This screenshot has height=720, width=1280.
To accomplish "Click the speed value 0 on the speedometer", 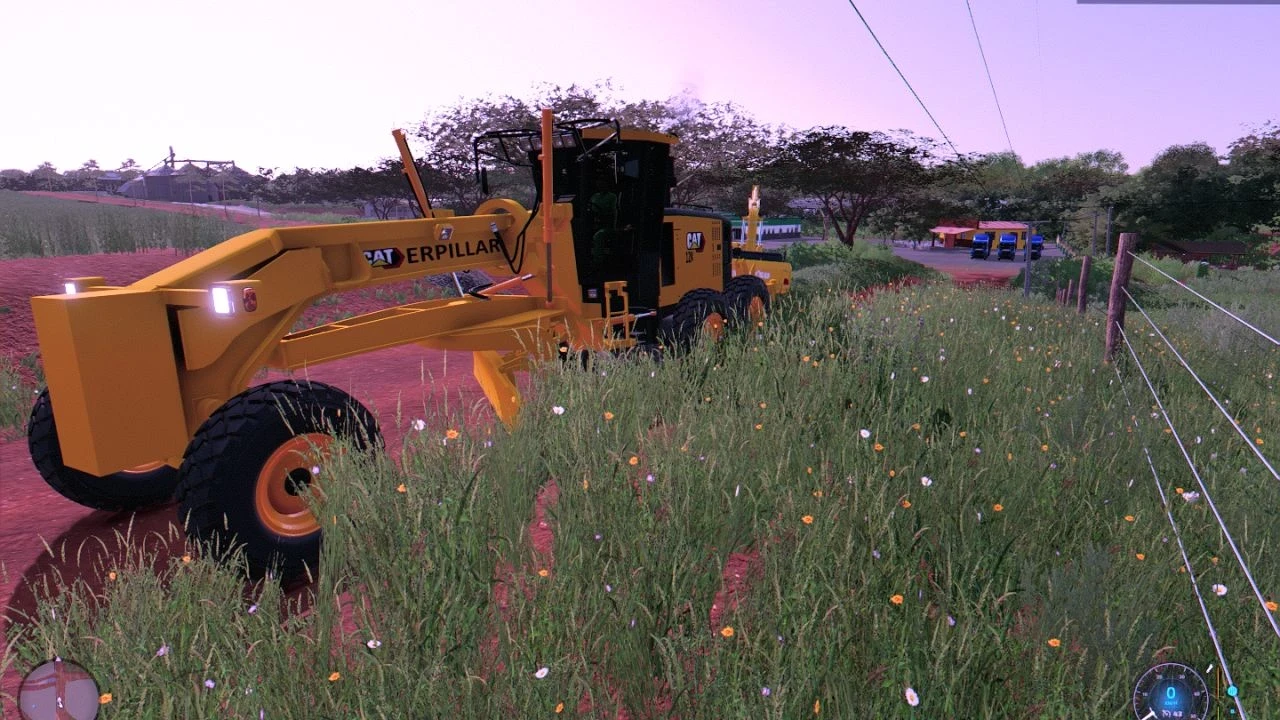I will (x=1170, y=694).
